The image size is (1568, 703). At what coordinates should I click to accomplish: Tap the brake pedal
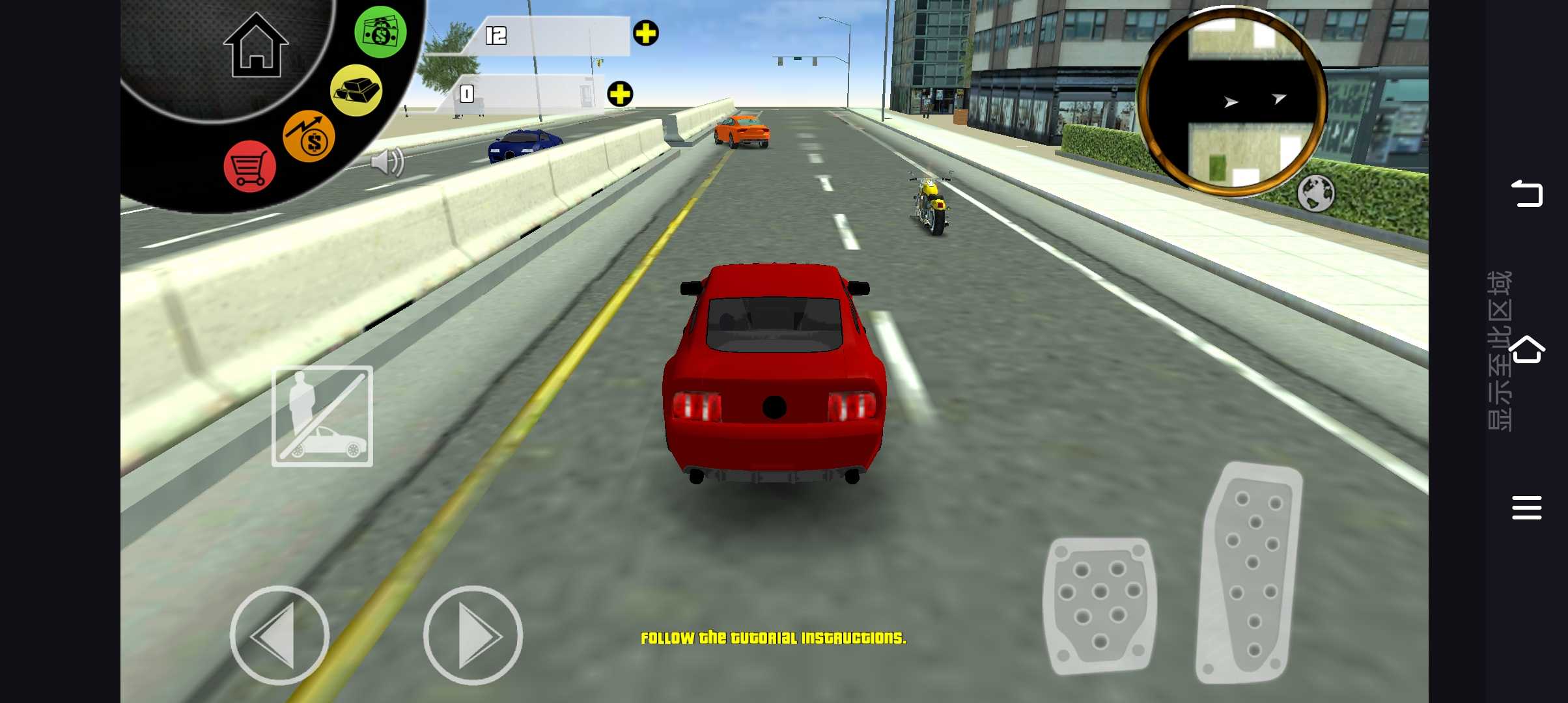1099,605
